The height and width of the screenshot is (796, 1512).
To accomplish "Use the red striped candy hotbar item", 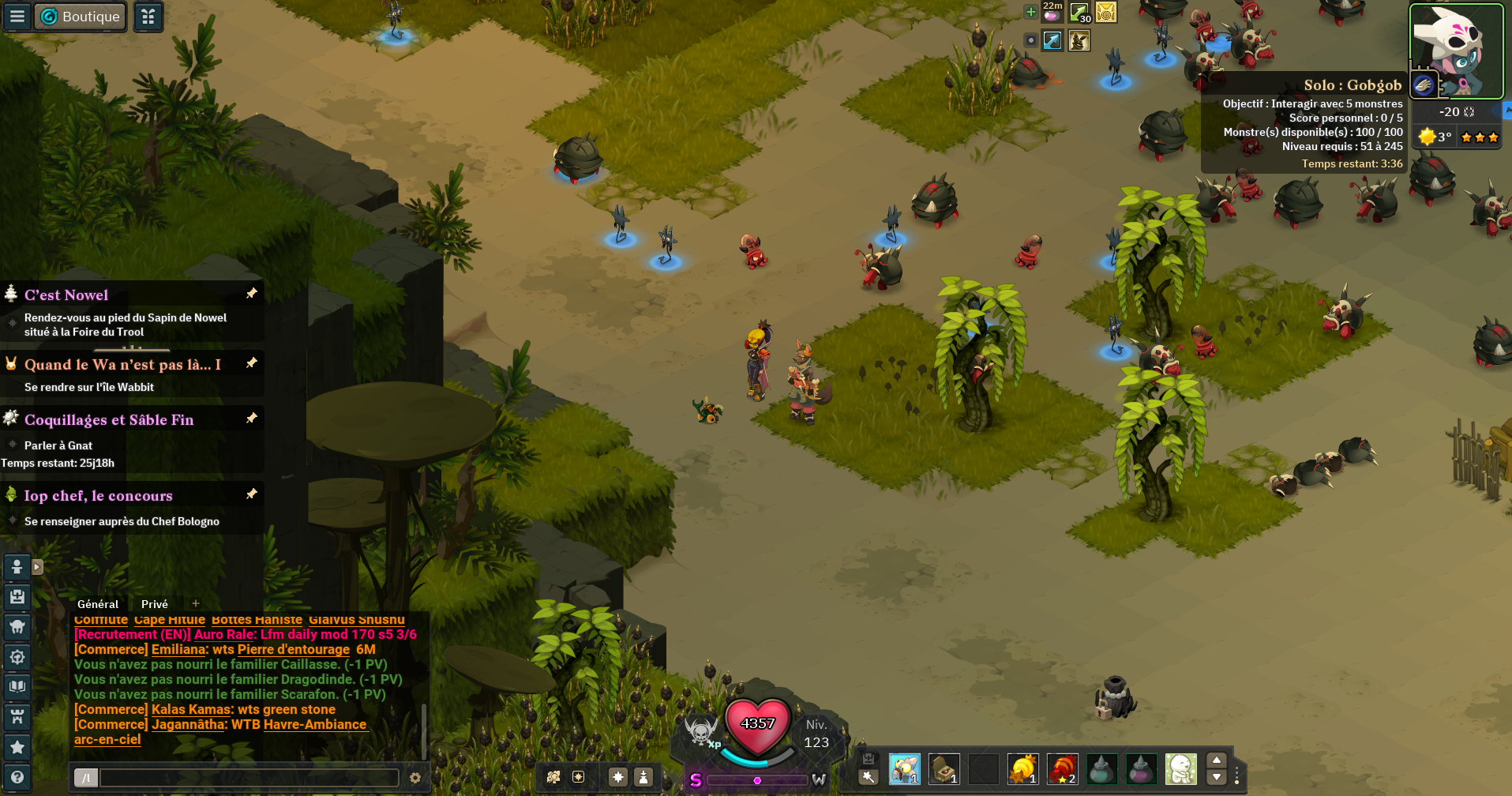I will (x=1062, y=768).
